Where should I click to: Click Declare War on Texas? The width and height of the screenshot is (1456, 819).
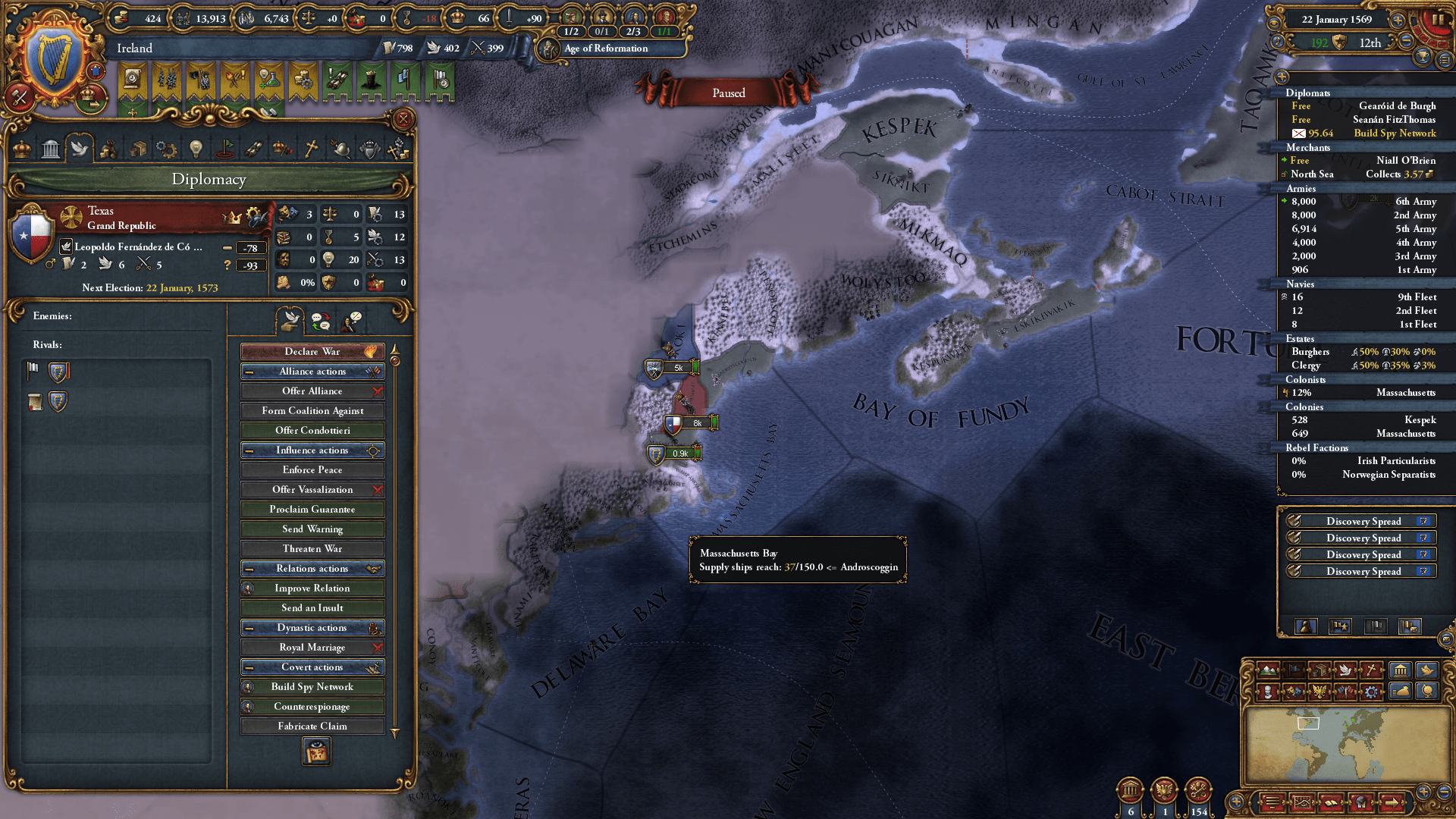pyautogui.click(x=312, y=351)
